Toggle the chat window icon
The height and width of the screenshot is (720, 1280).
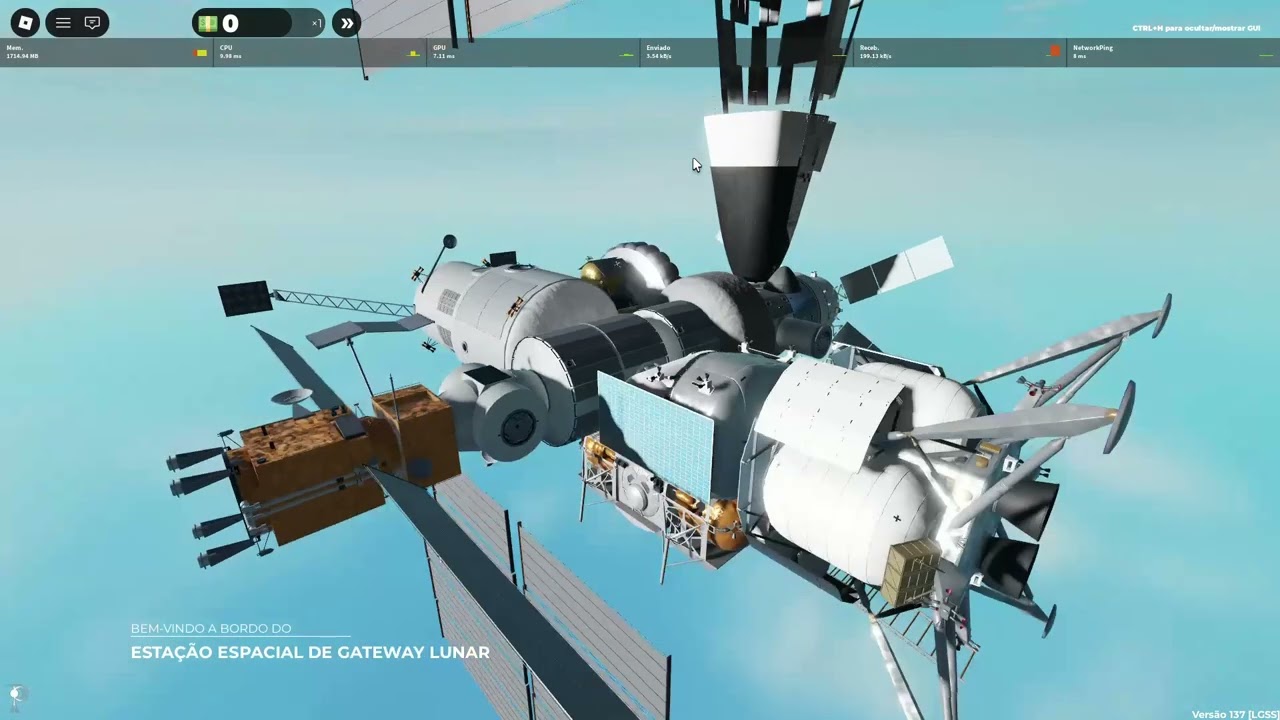pos(92,23)
